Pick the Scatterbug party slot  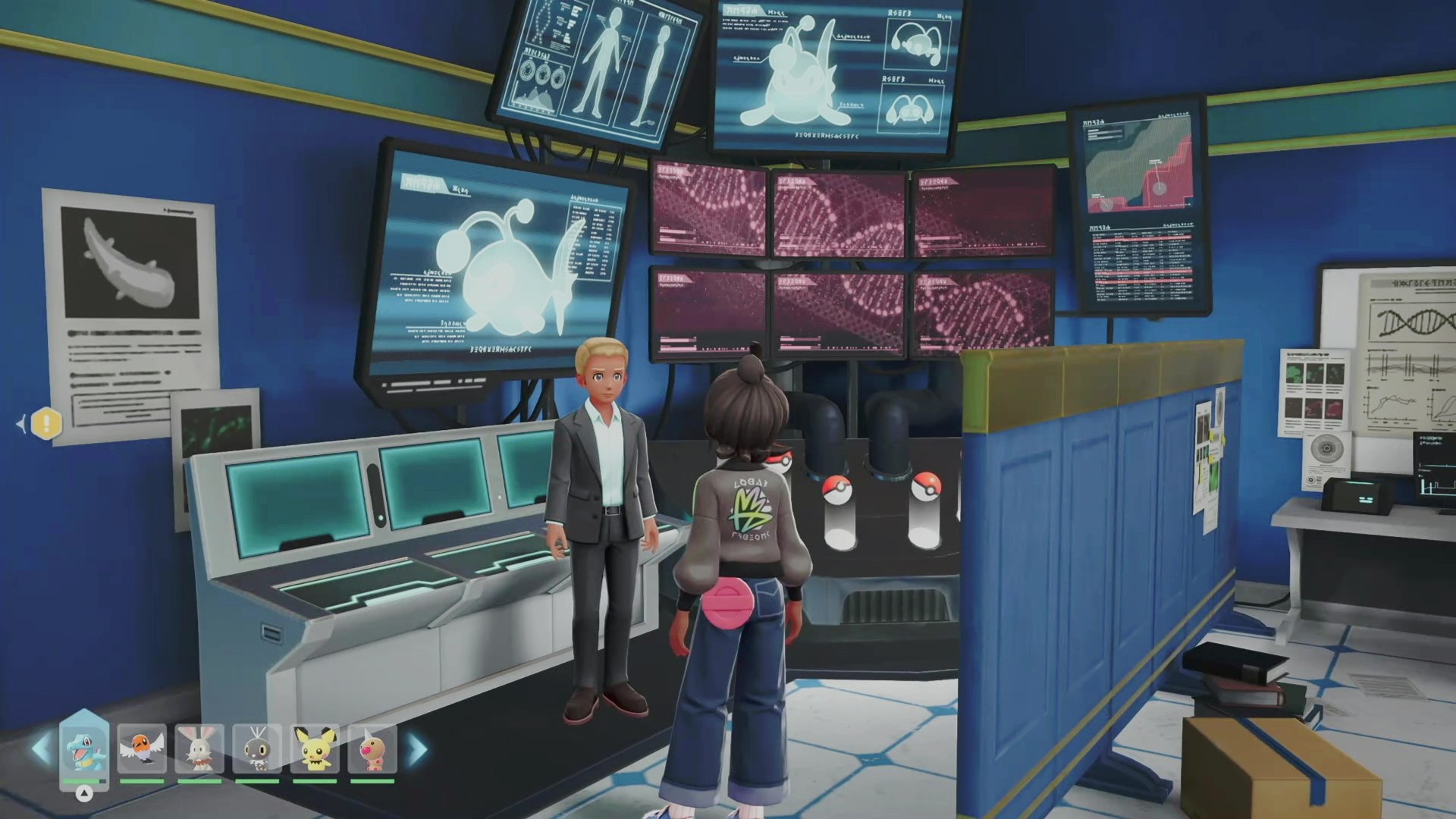click(257, 748)
